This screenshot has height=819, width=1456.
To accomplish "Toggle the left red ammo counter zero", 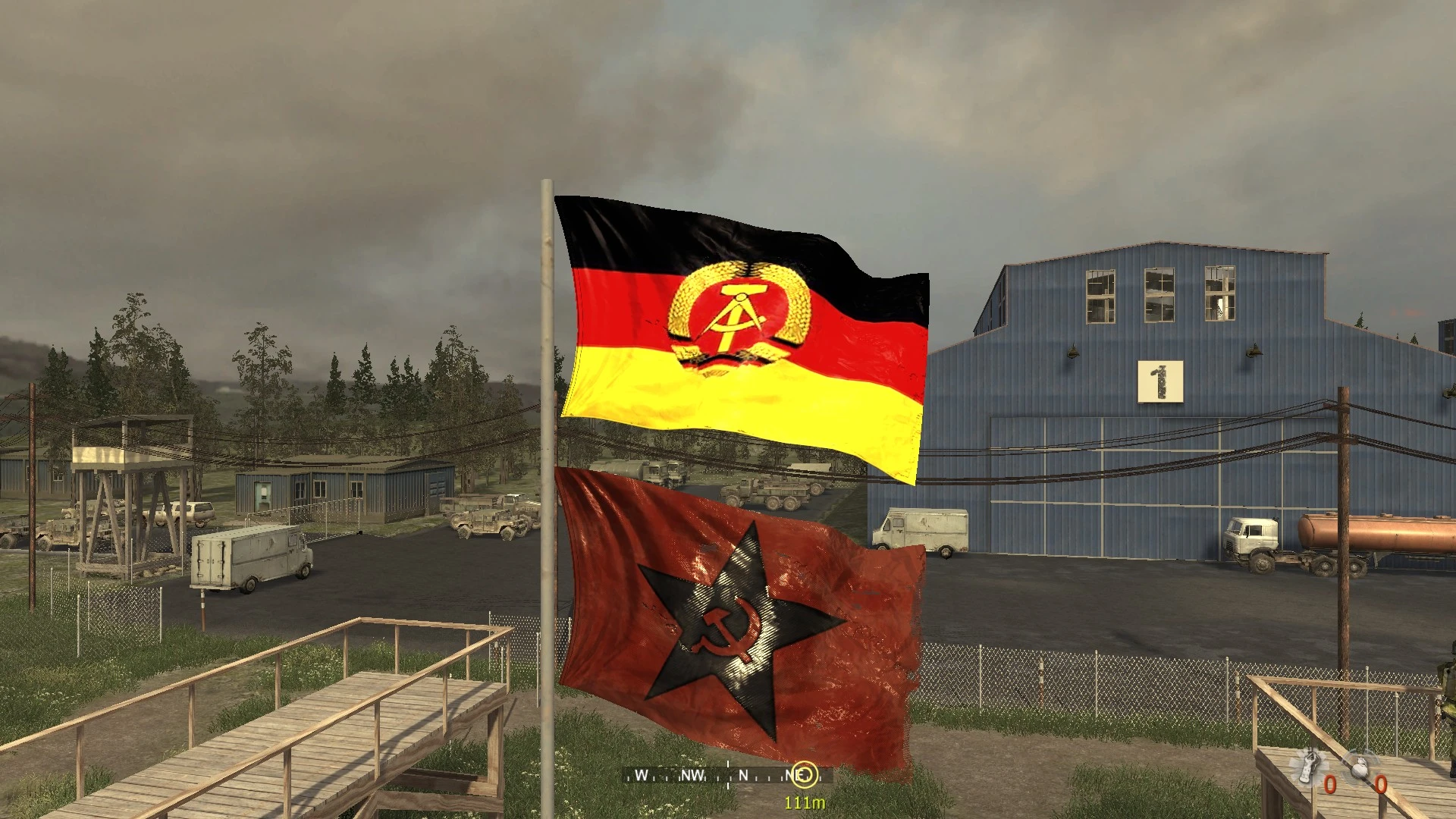I will coord(1329,786).
